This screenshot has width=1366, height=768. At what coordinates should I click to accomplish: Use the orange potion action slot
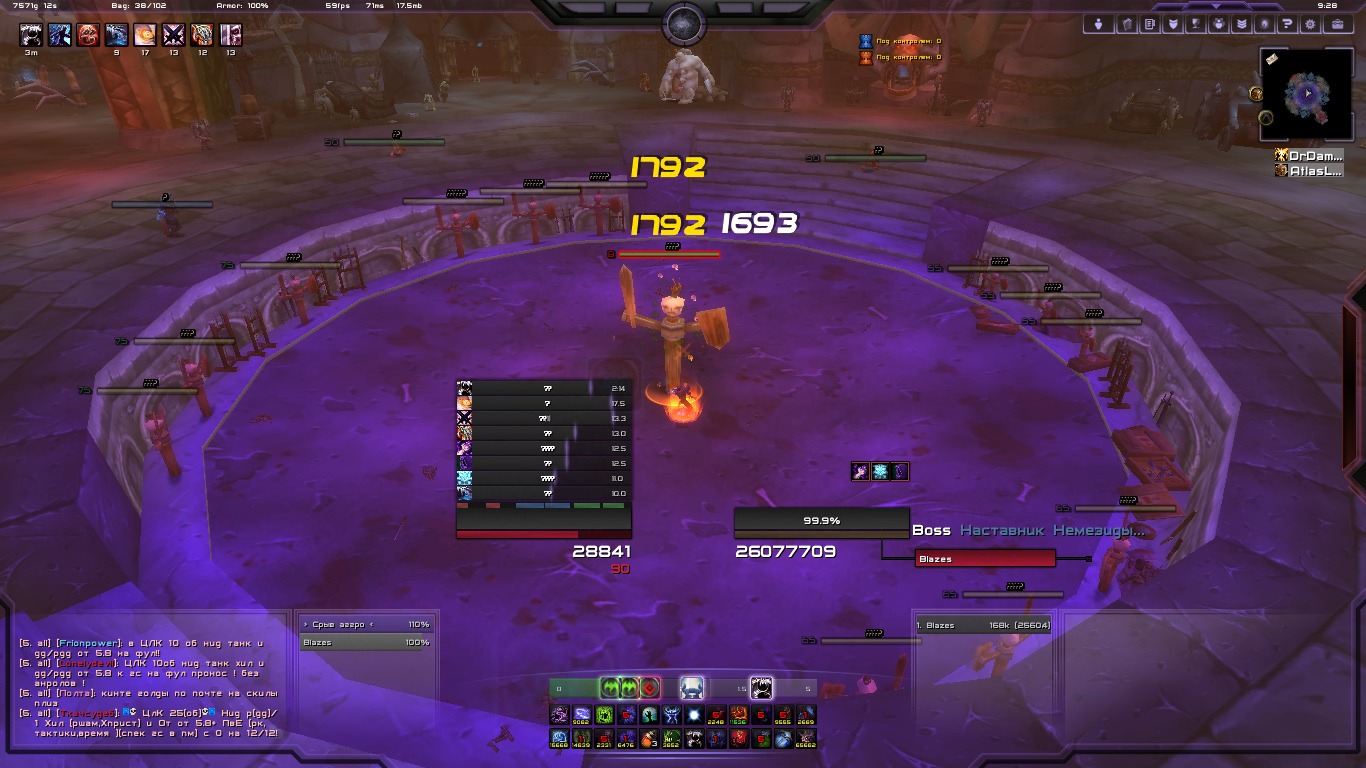point(650,739)
